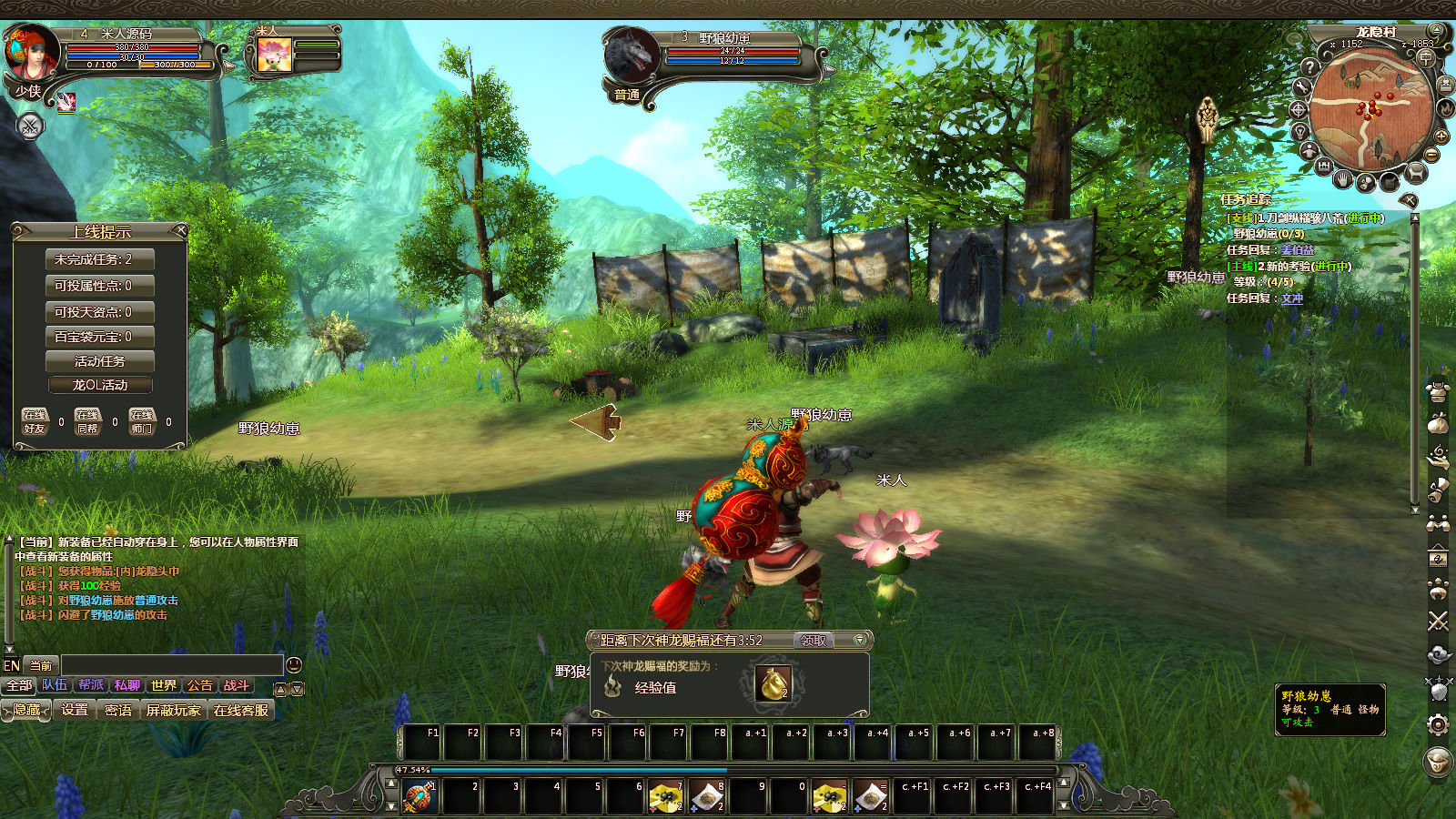Select the 野狼幼崽 target portrait
The width and height of the screenshot is (1456, 819).
(630, 55)
